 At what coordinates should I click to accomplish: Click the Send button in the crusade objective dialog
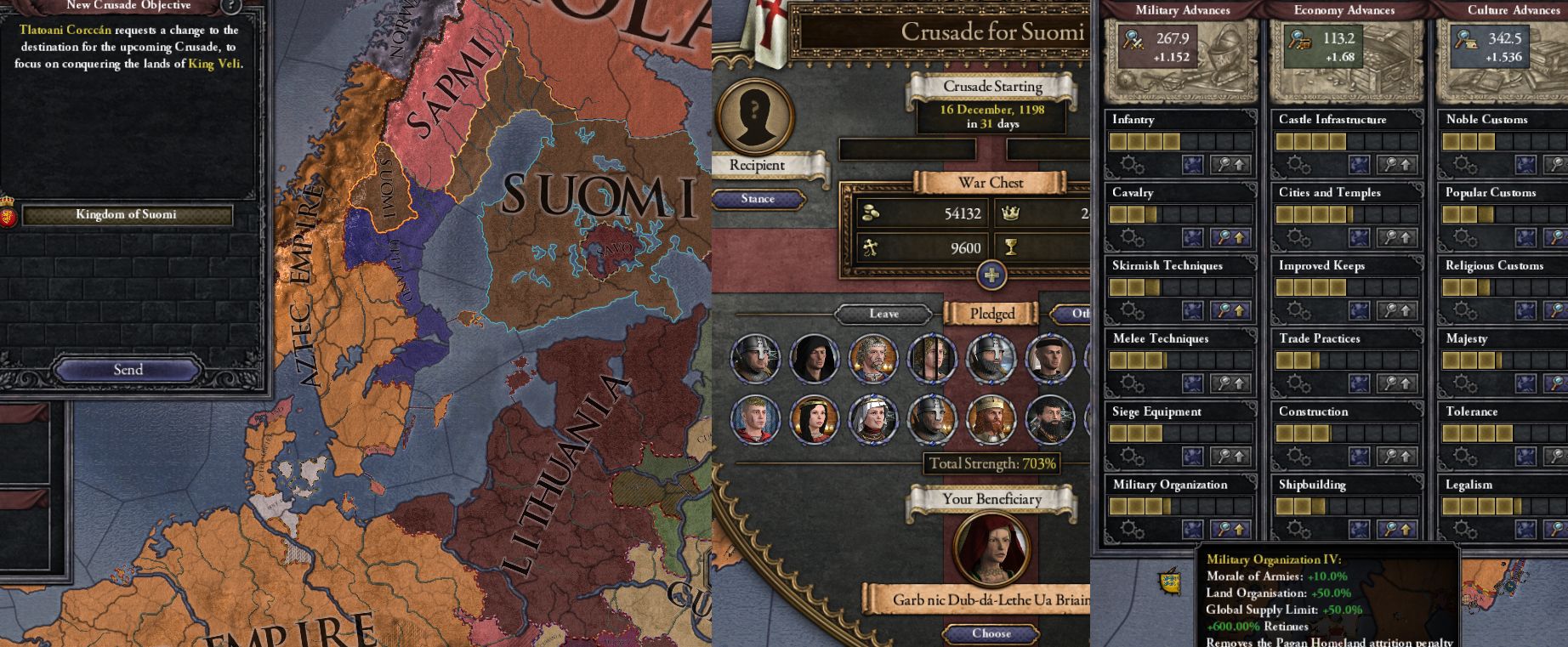click(128, 369)
